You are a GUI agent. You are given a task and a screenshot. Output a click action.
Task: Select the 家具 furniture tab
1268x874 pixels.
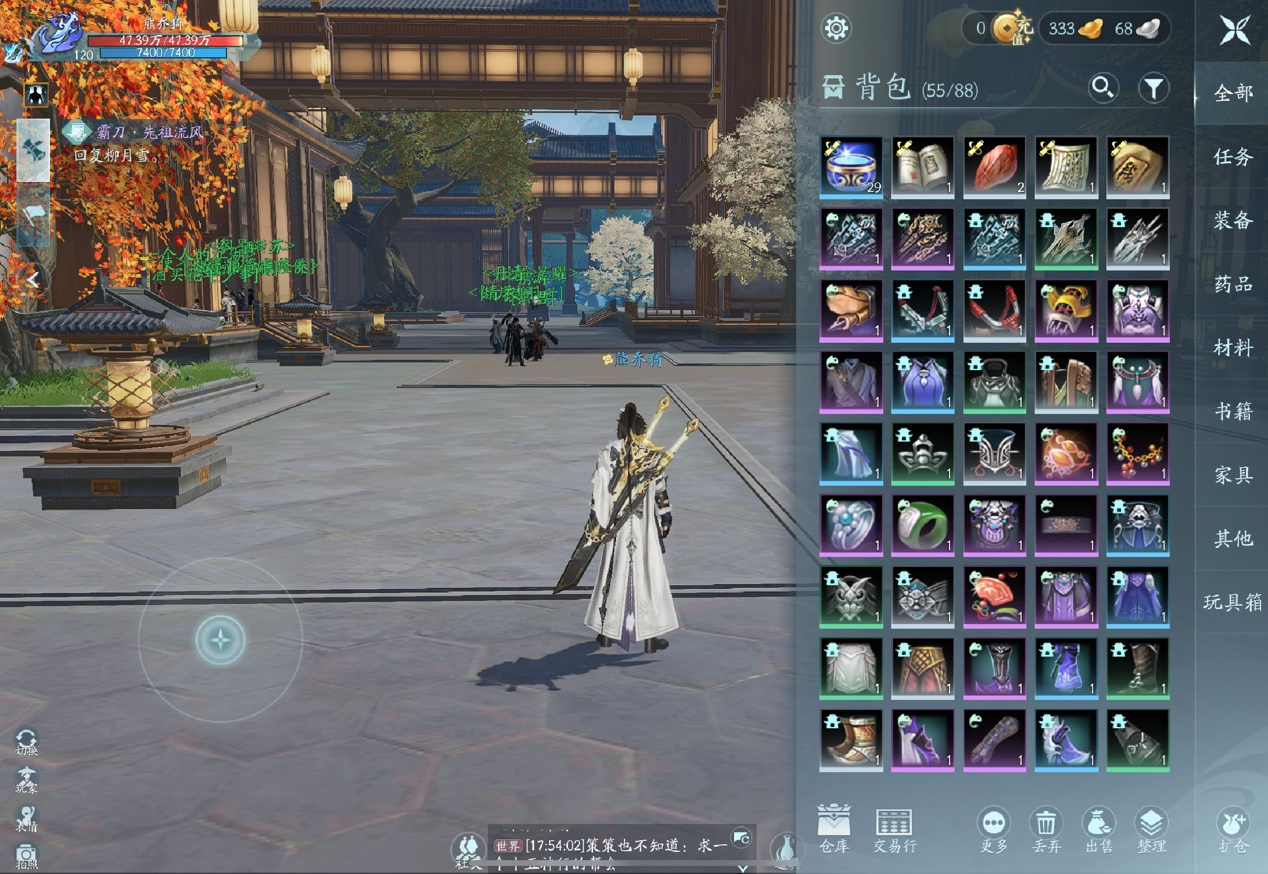1233,475
